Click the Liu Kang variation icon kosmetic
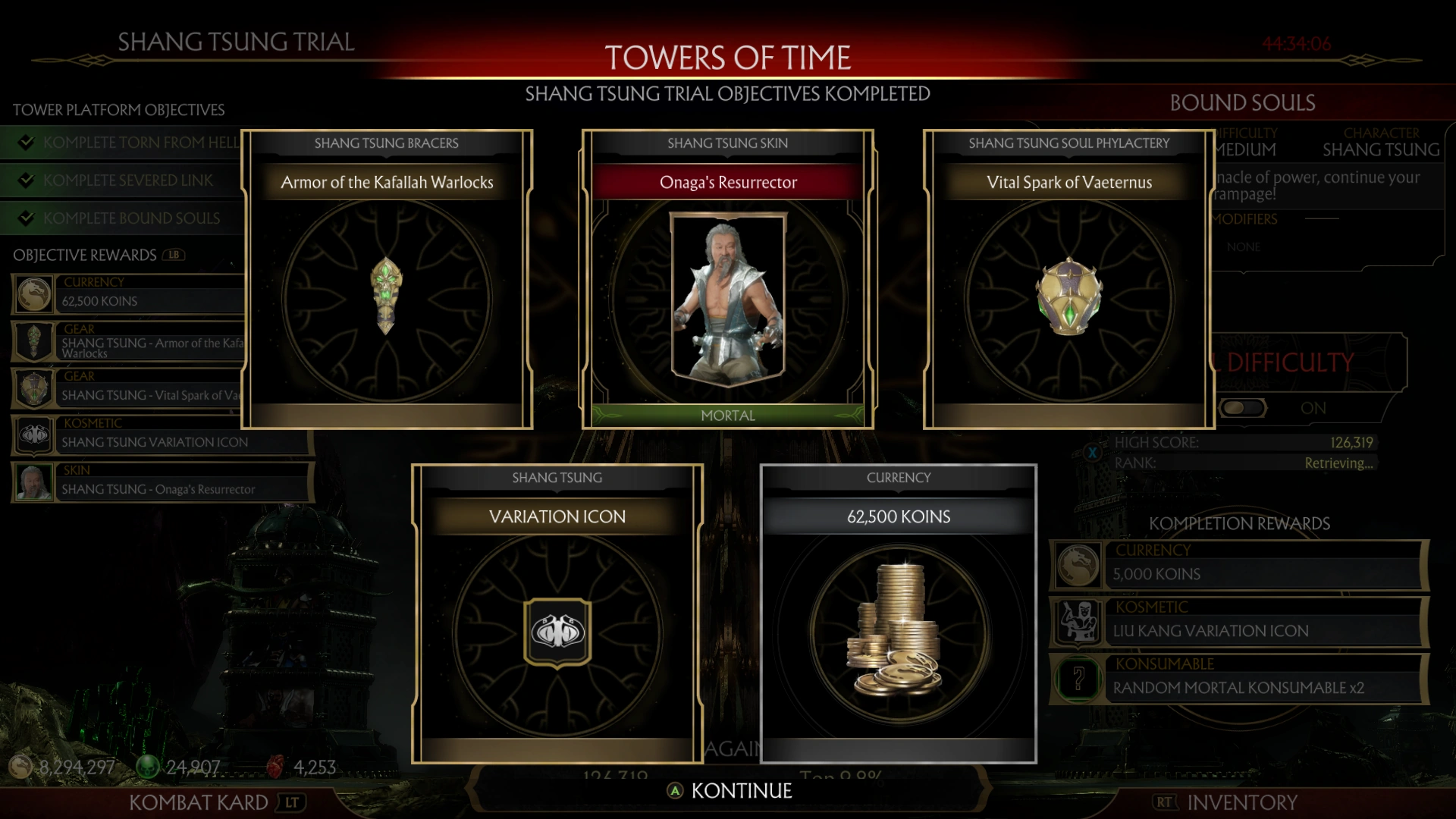The image size is (1456, 819). click(x=1080, y=622)
